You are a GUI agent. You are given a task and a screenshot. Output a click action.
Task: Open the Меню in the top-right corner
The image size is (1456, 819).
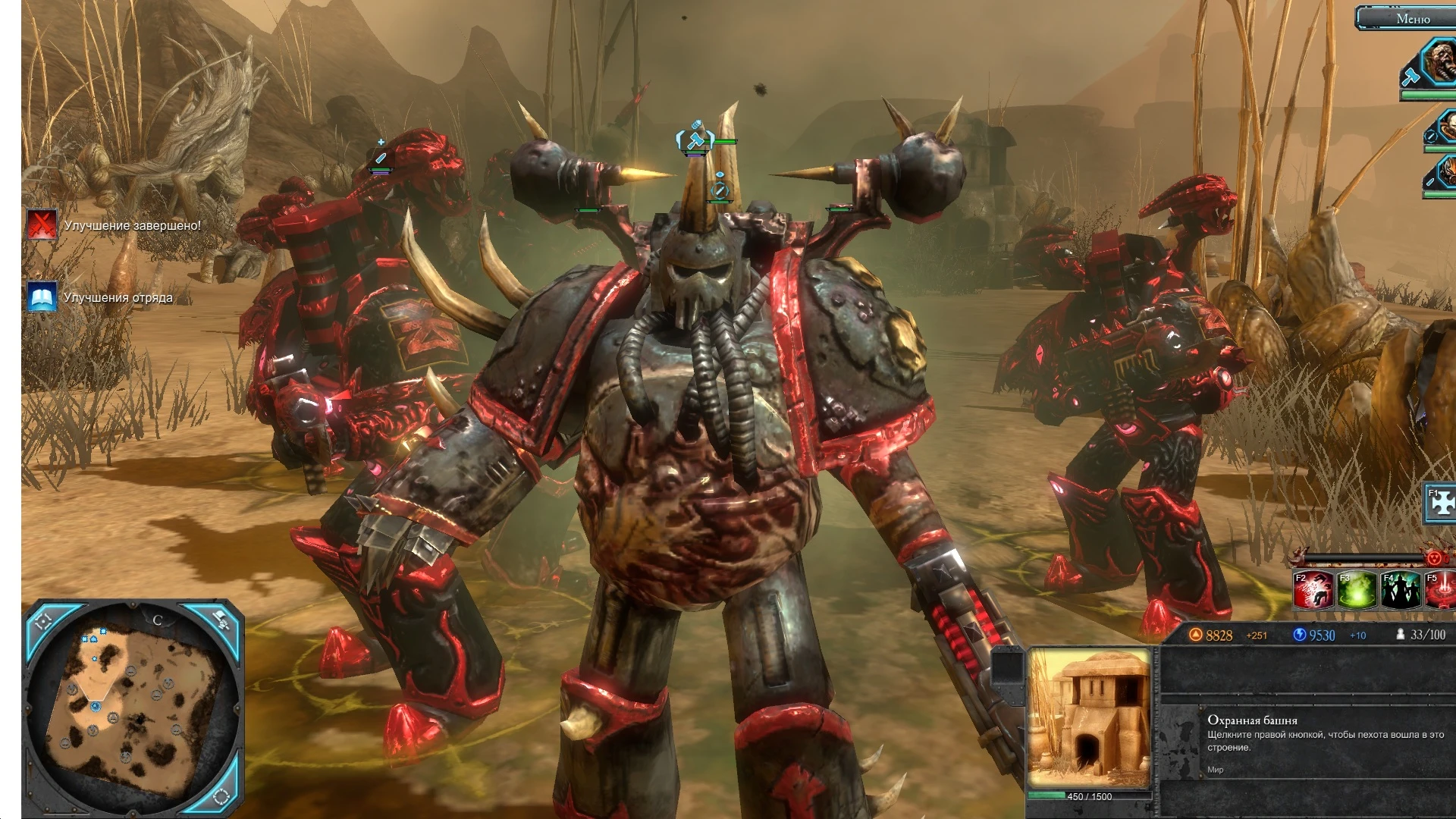[x=1414, y=18]
